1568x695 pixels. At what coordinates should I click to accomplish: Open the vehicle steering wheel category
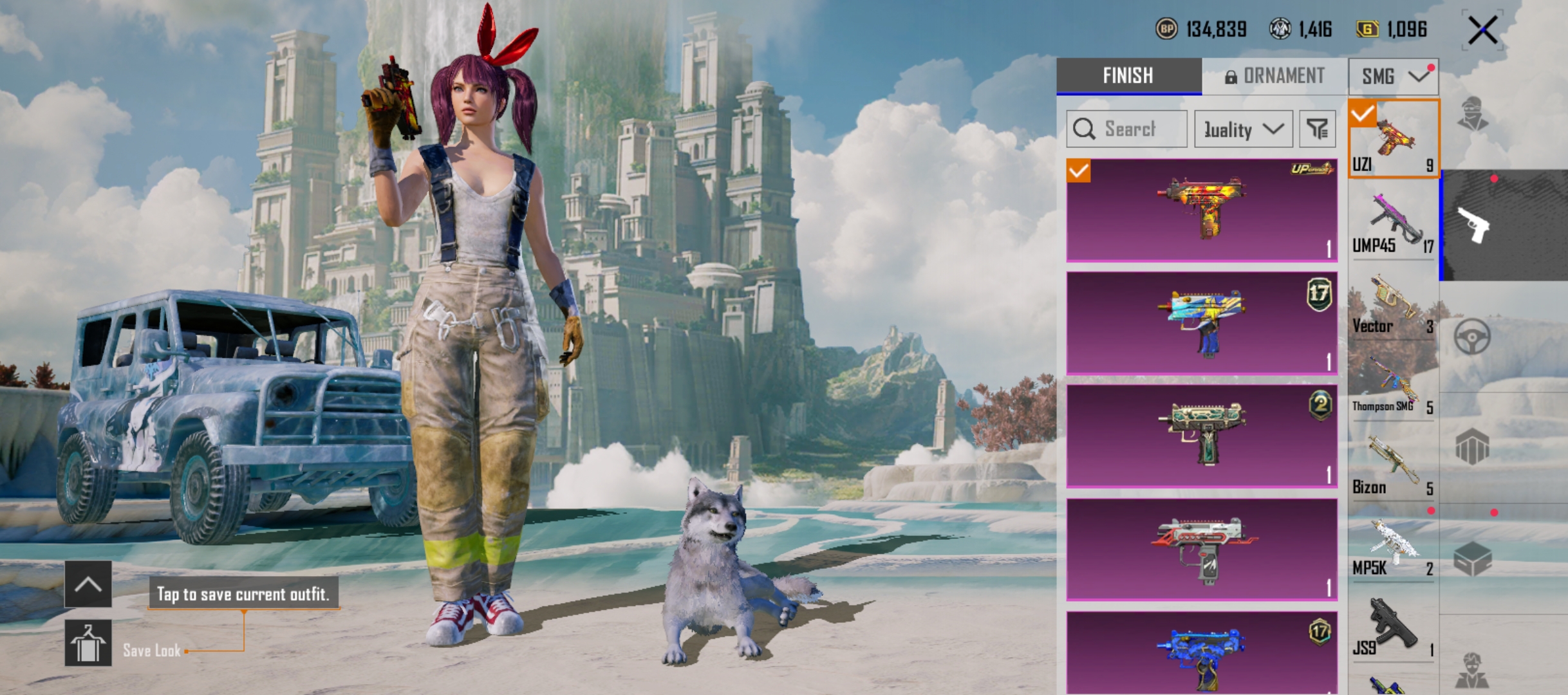(x=1471, y=336)
